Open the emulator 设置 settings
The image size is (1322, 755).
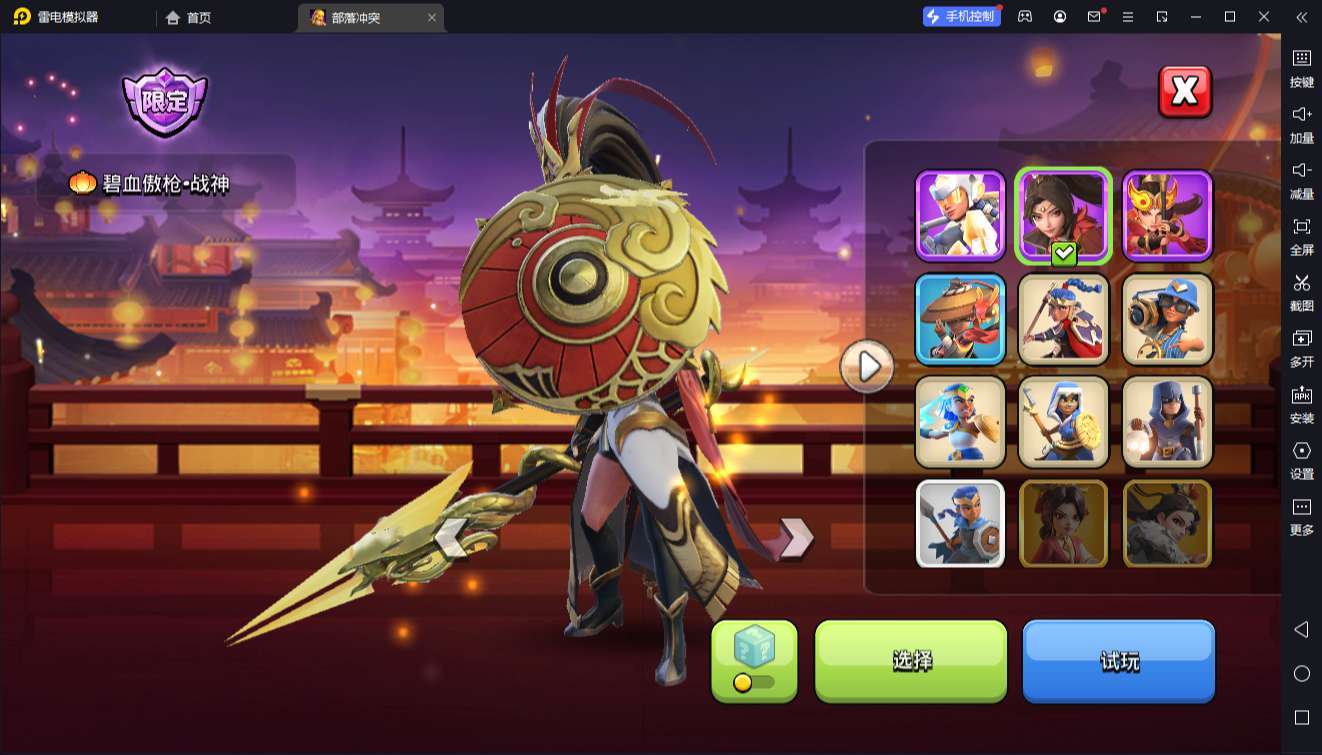[1301, 460]
